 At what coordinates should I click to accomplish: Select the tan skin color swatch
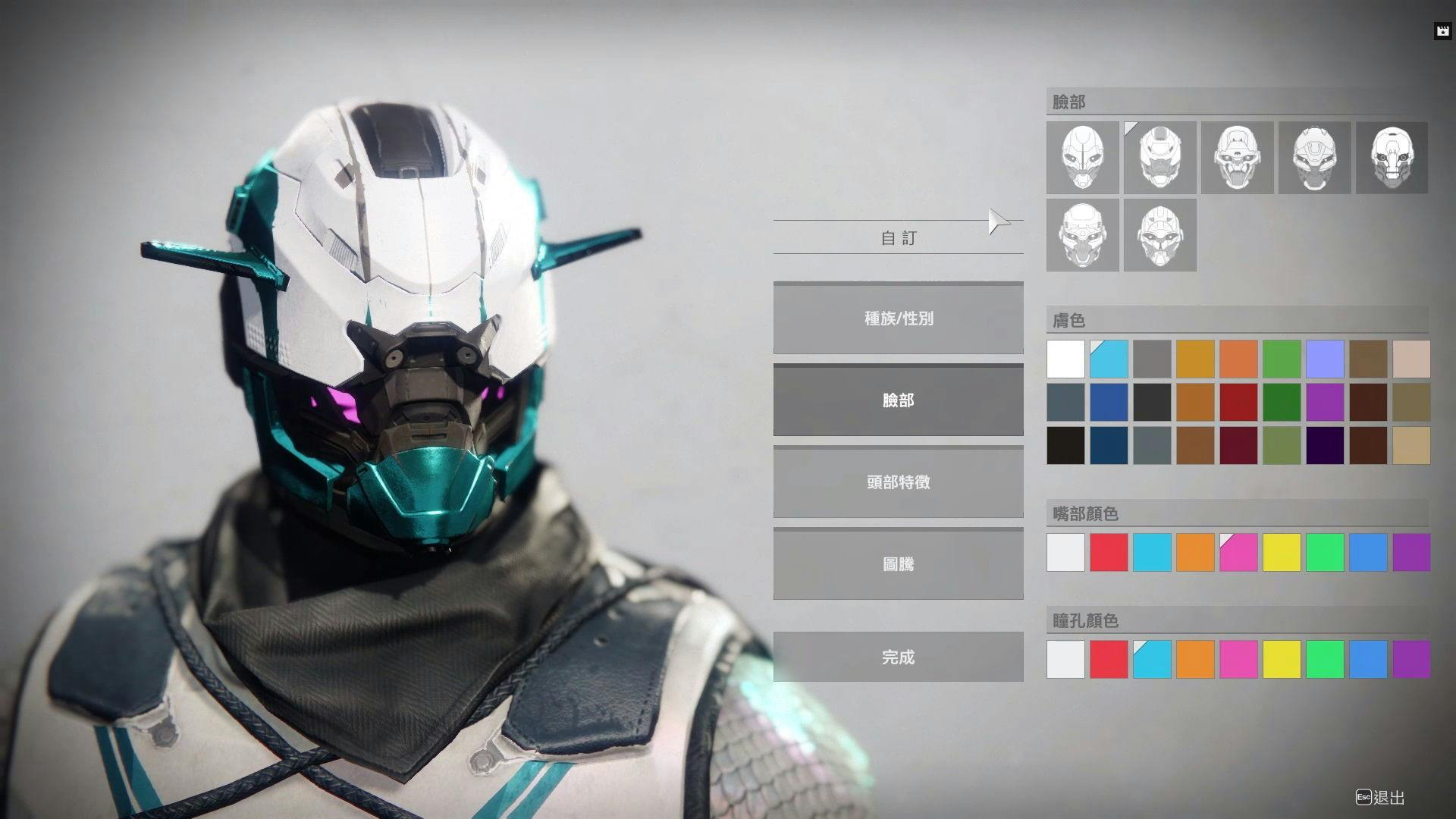(1411, 445)
